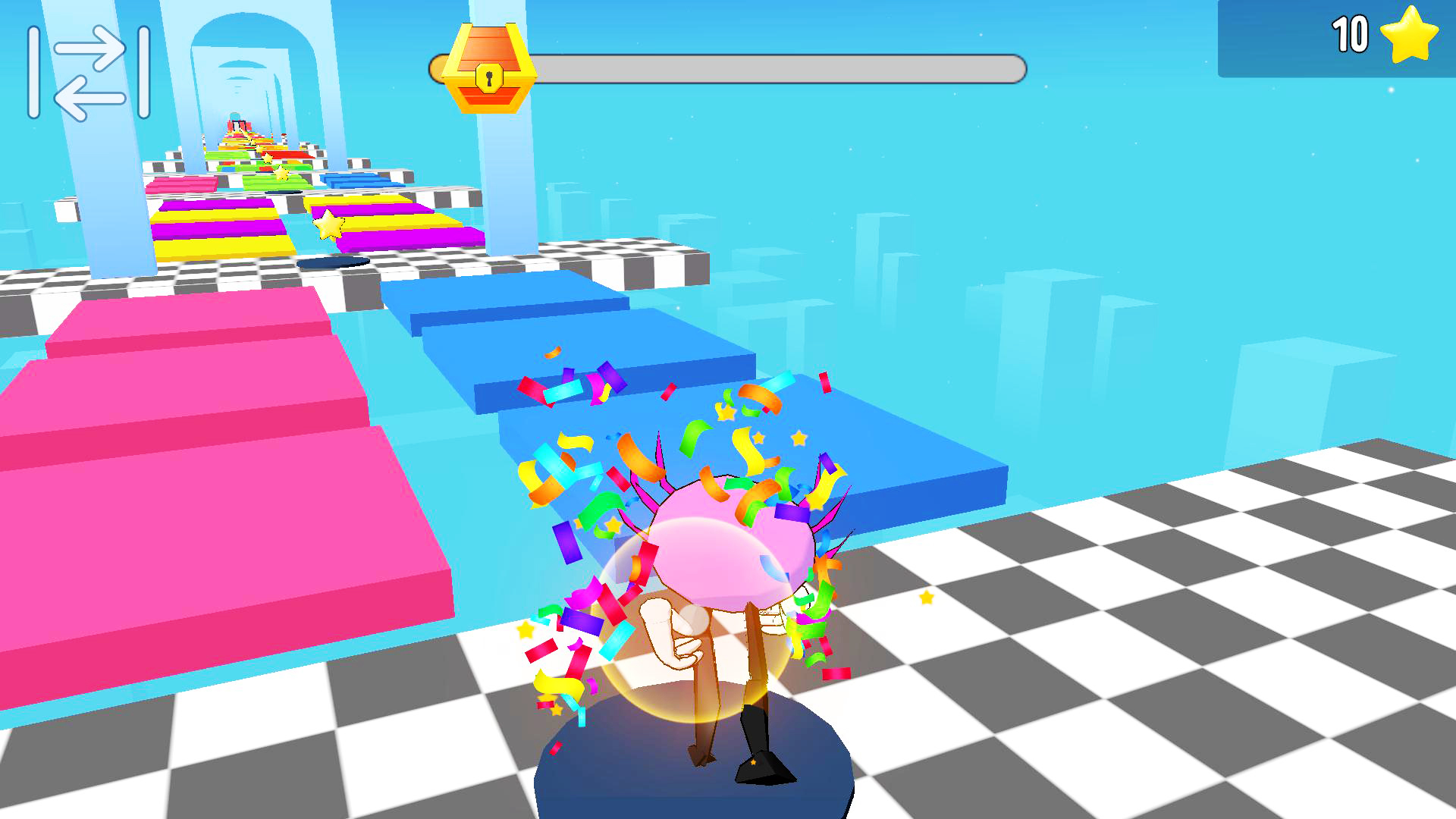Tap the gold star icon beside counter
The image size is (1456, 819).
click(1410, 33)
